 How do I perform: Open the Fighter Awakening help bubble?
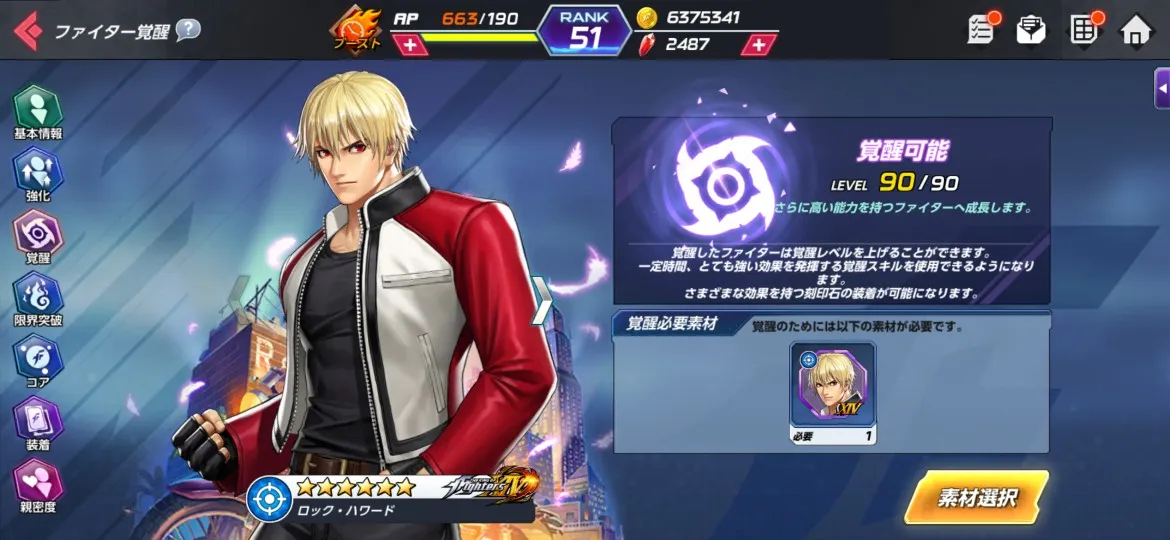coord(188,30)
